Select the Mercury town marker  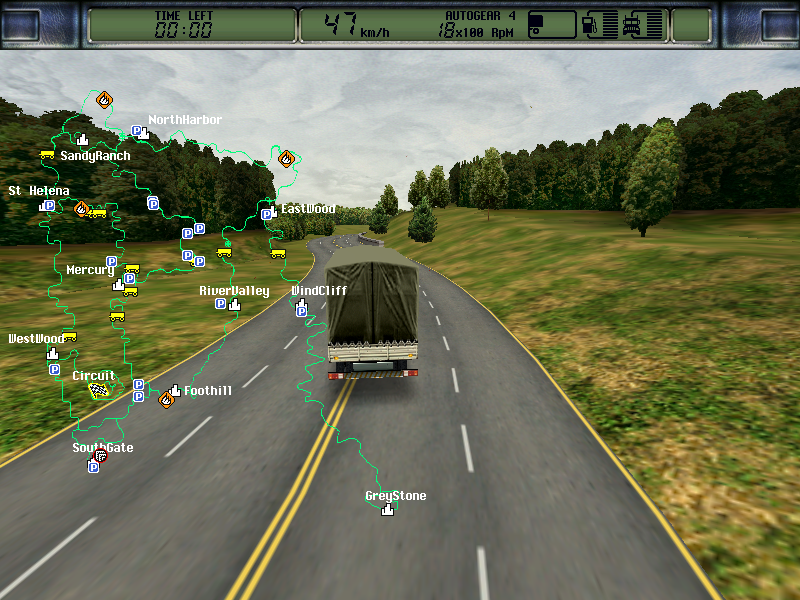tap(118, 285)
